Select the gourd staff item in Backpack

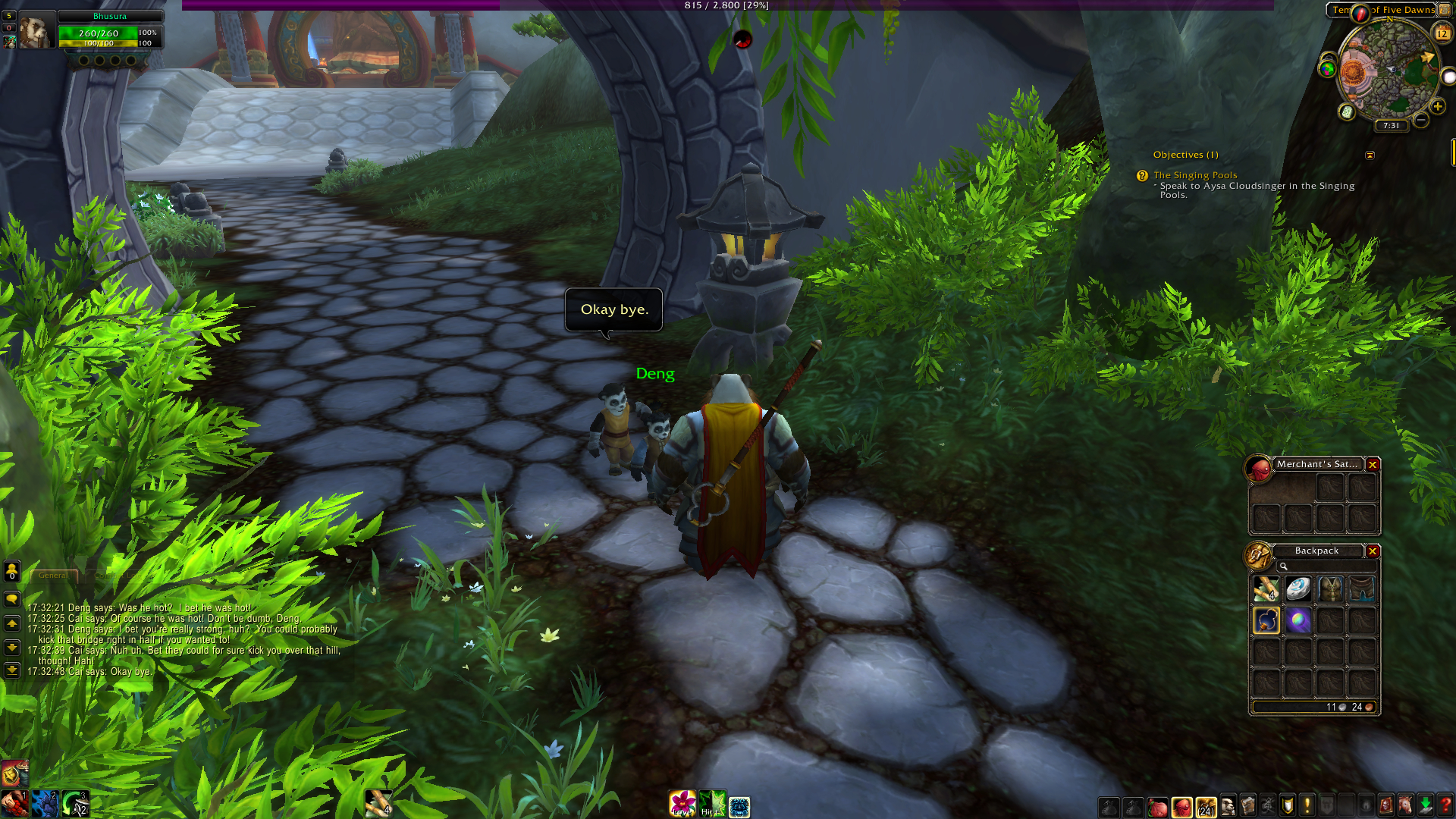(x=1266, y=620)
